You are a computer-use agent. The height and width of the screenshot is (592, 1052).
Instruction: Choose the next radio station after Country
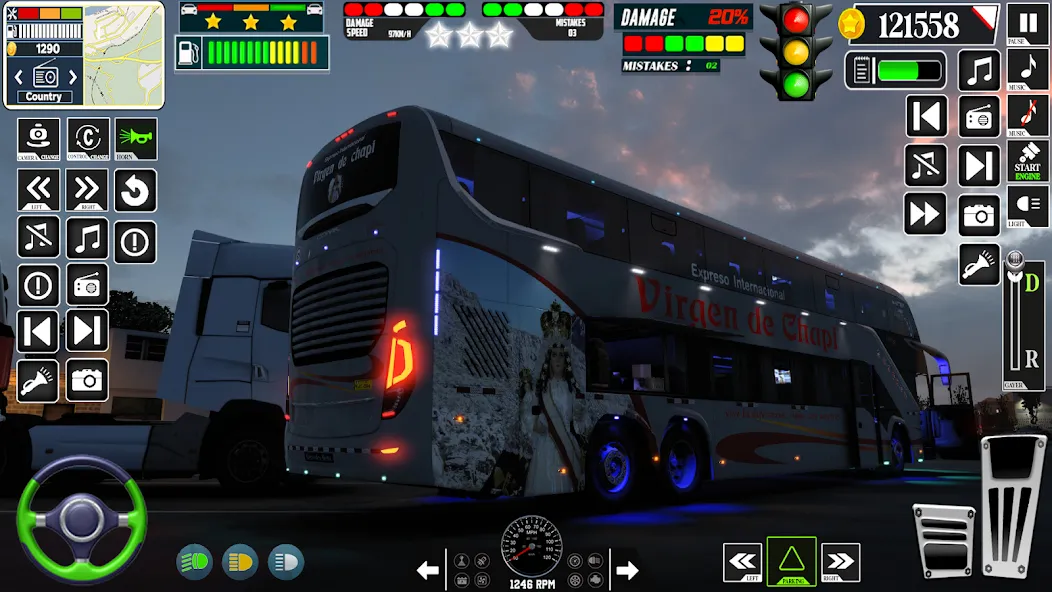[72, 76]
